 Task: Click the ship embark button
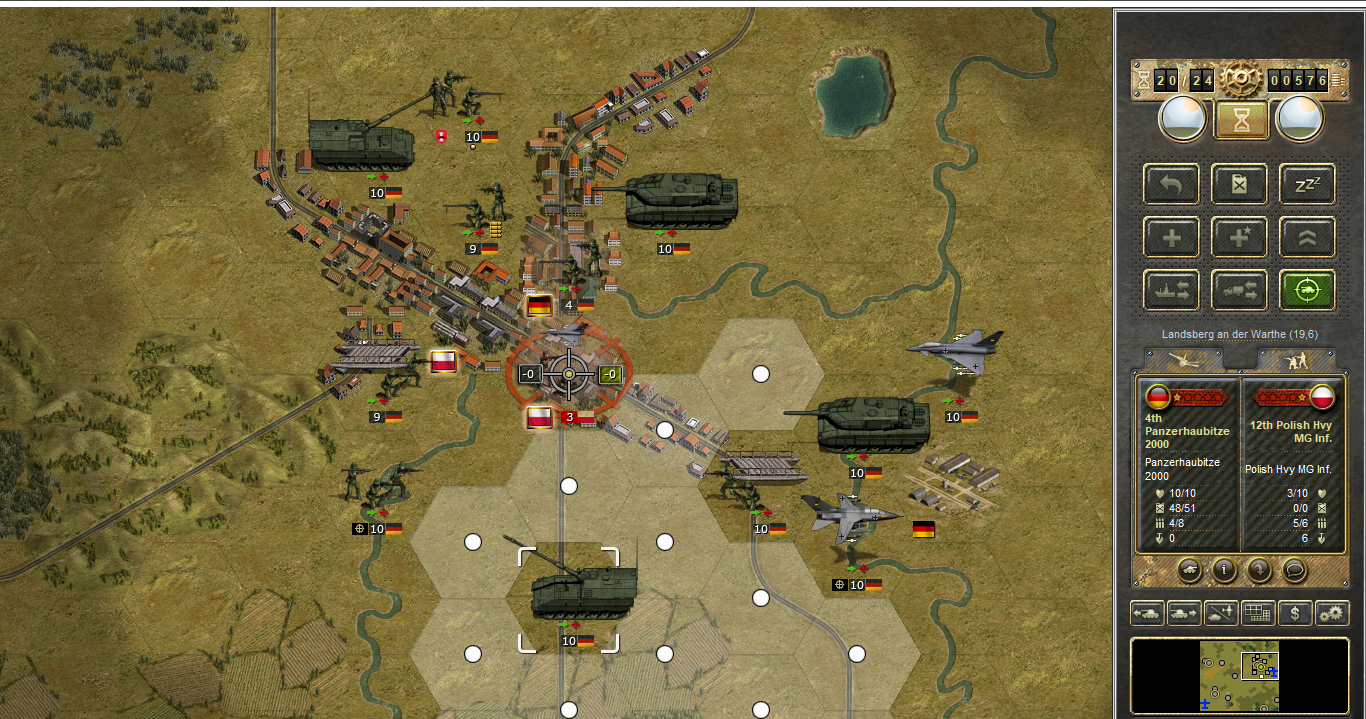1172,290
